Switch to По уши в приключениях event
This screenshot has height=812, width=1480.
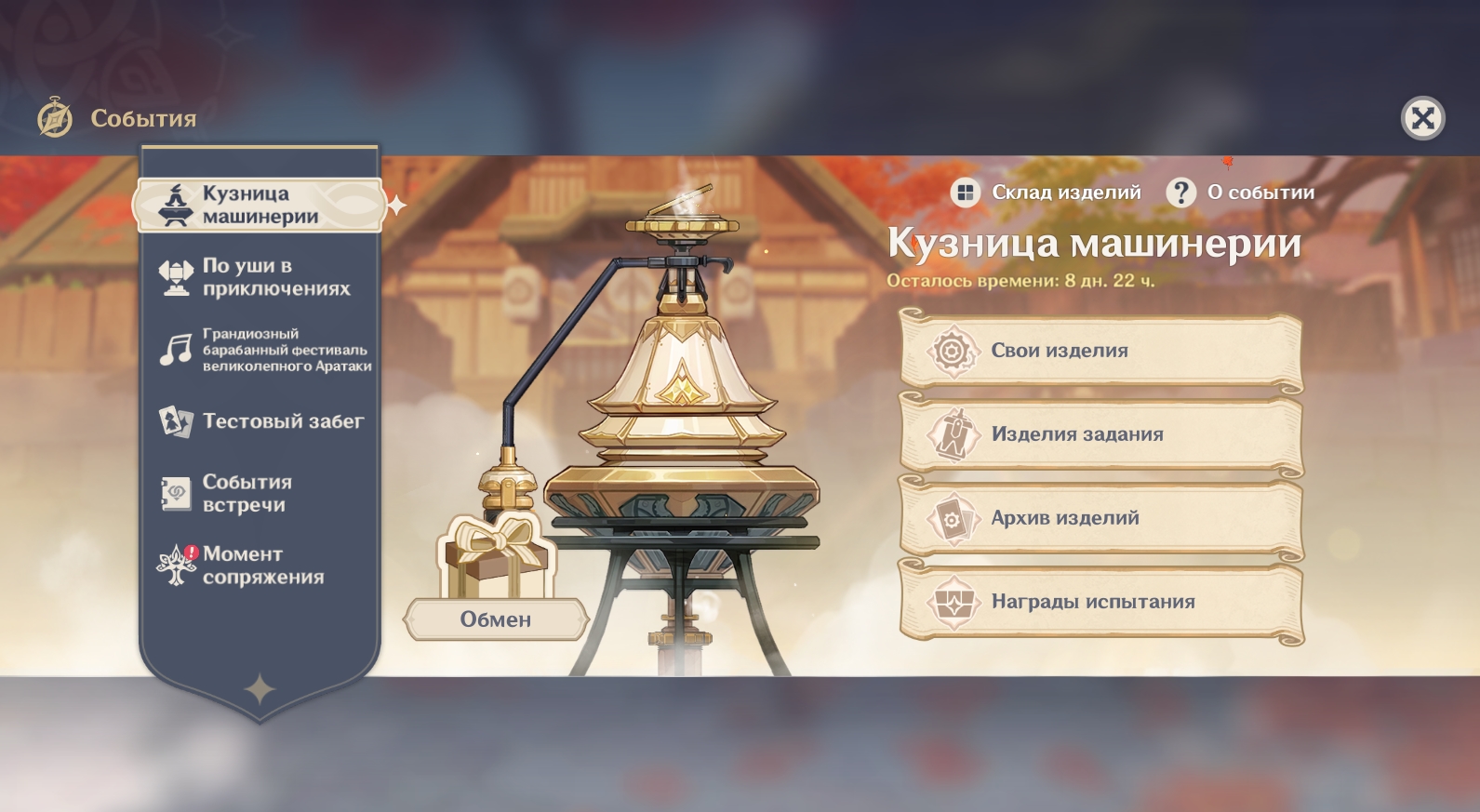point(260,277)
